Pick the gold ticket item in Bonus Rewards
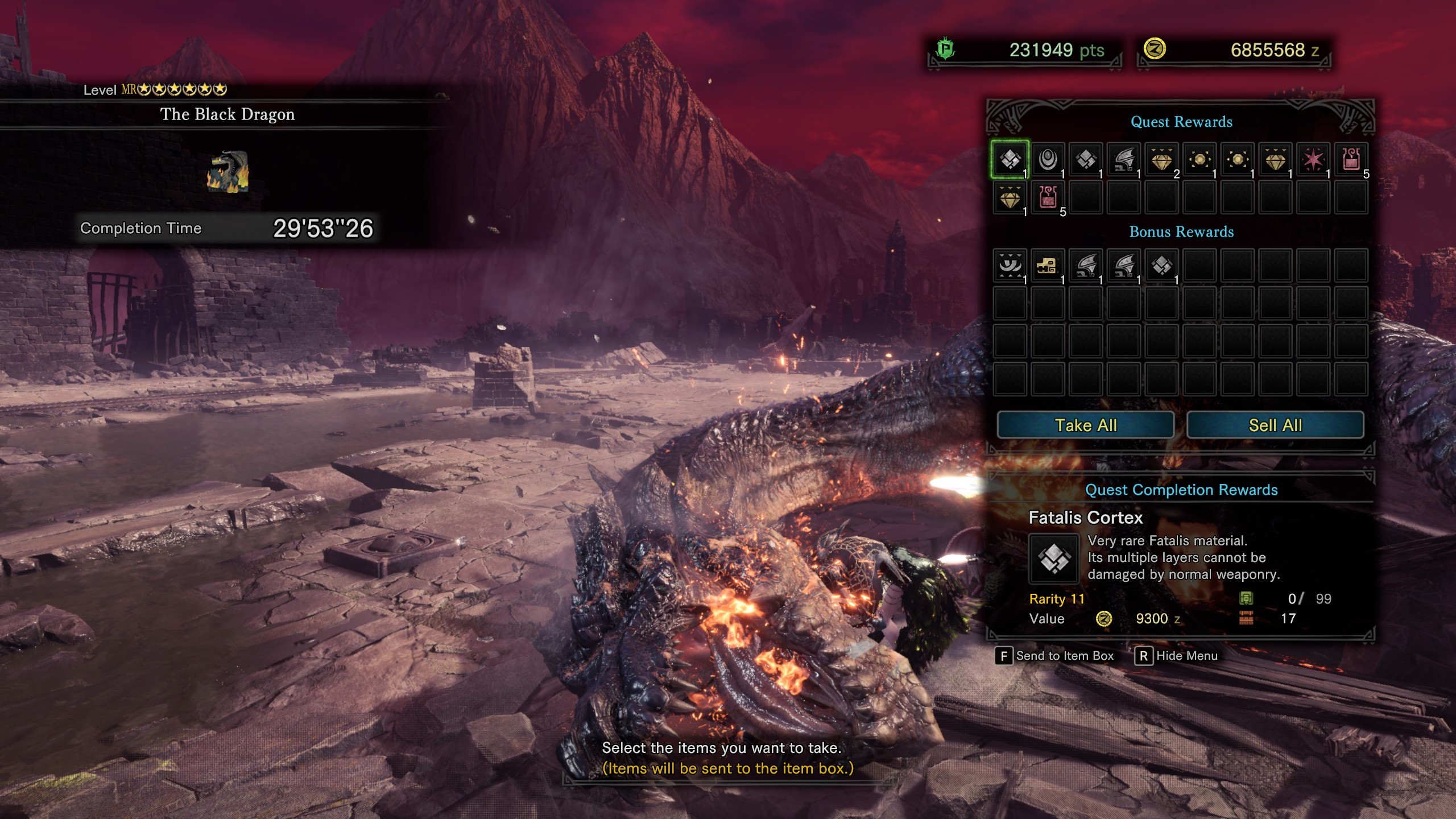This screenshot has height=819, width=1456. (1048, 266)
